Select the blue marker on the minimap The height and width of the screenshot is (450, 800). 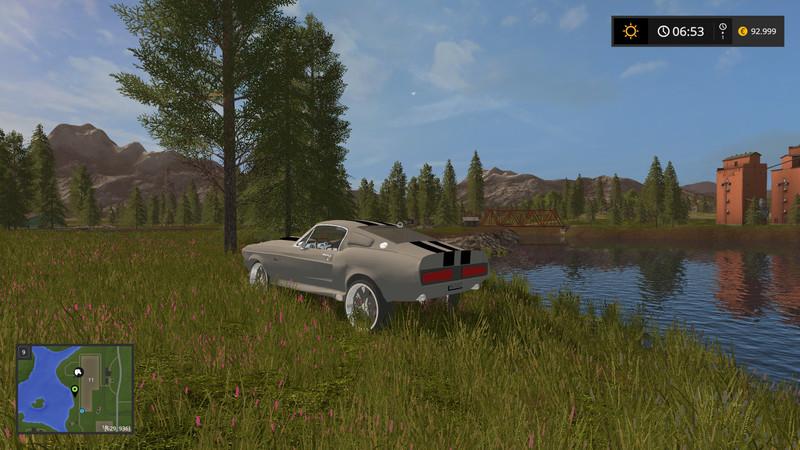[81, 409]
